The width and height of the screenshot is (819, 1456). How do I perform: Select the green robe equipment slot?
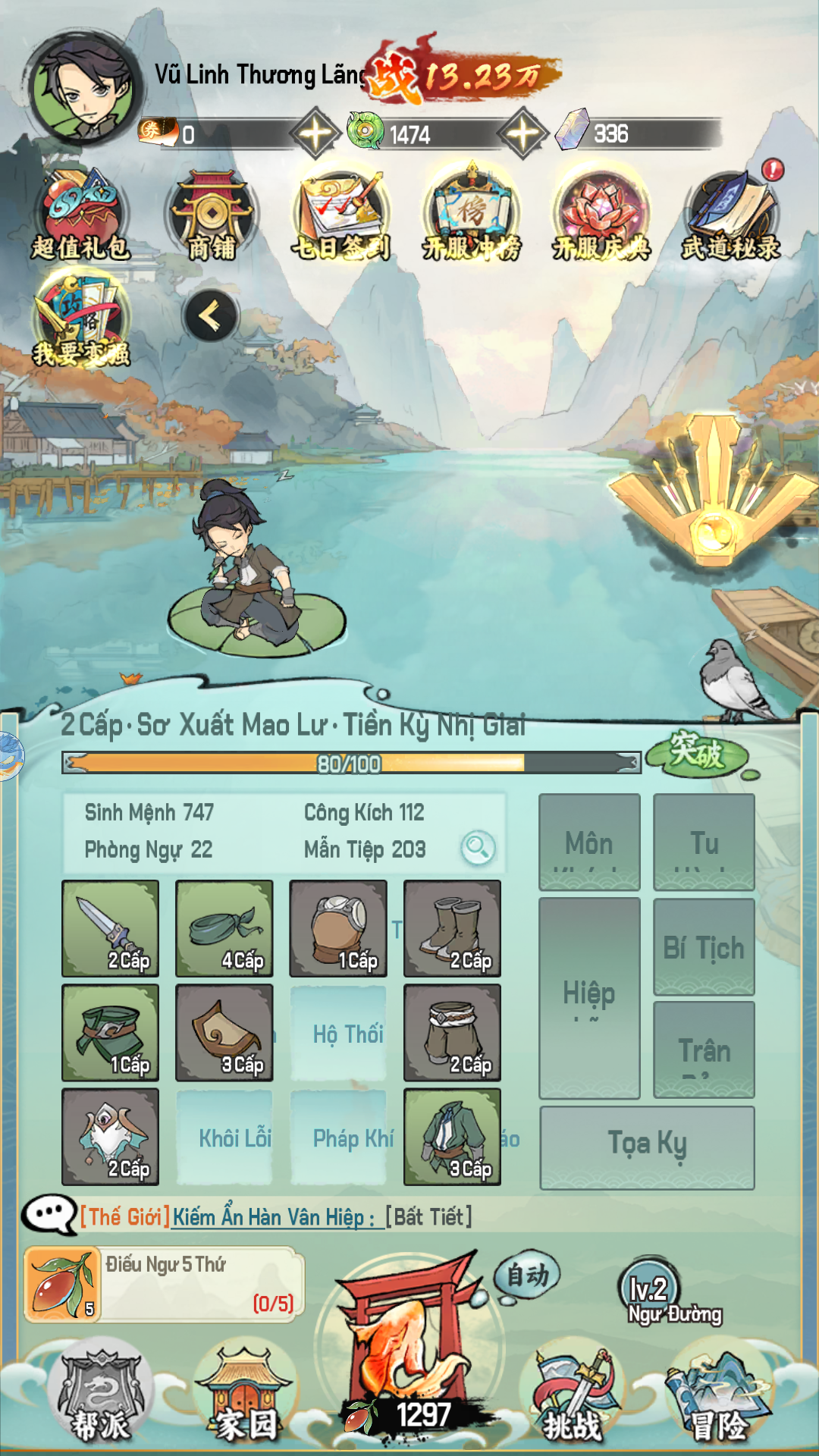[x=452, y=1136]
